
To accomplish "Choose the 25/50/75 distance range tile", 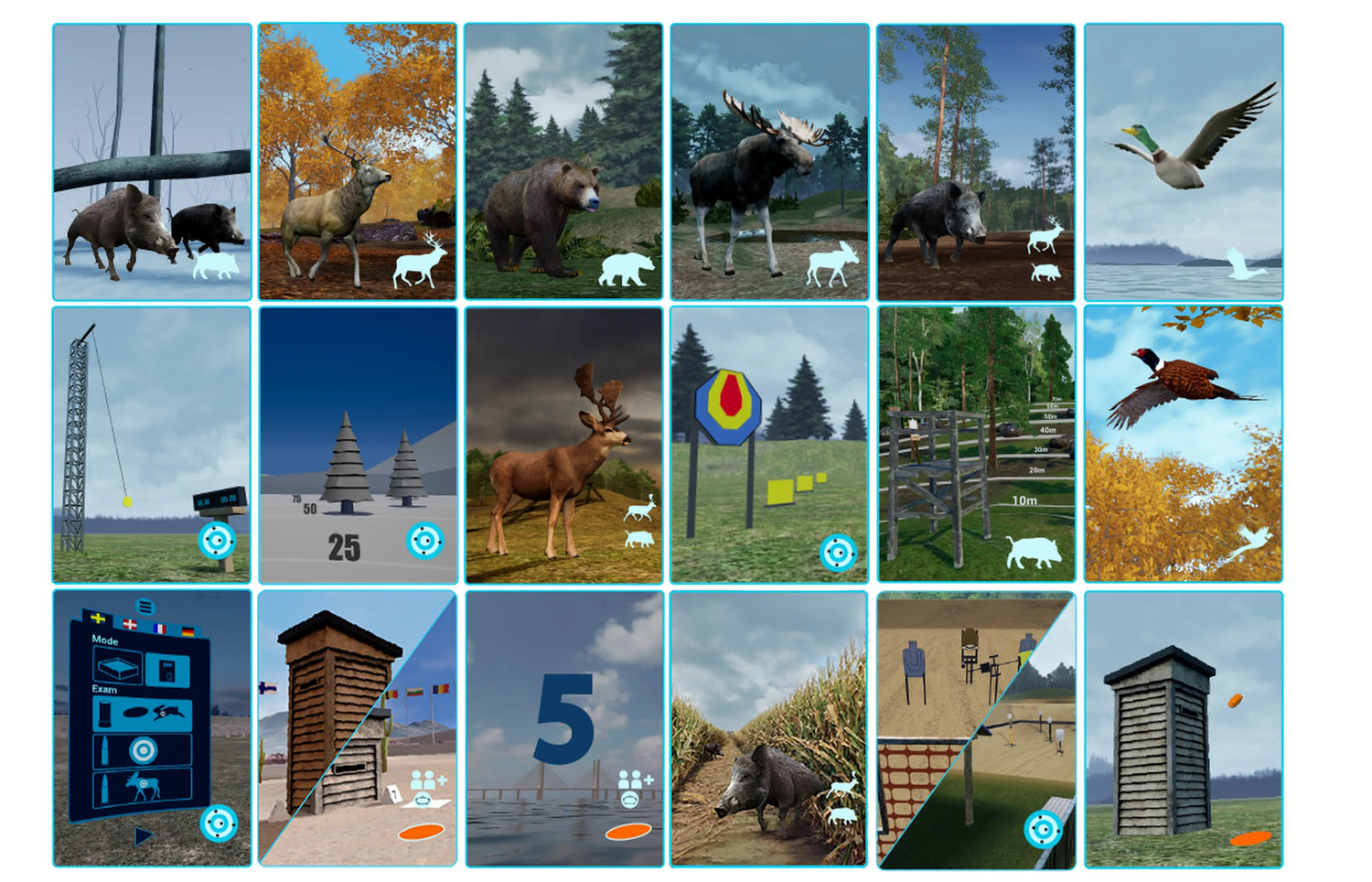I will click(x=358, y=445).
